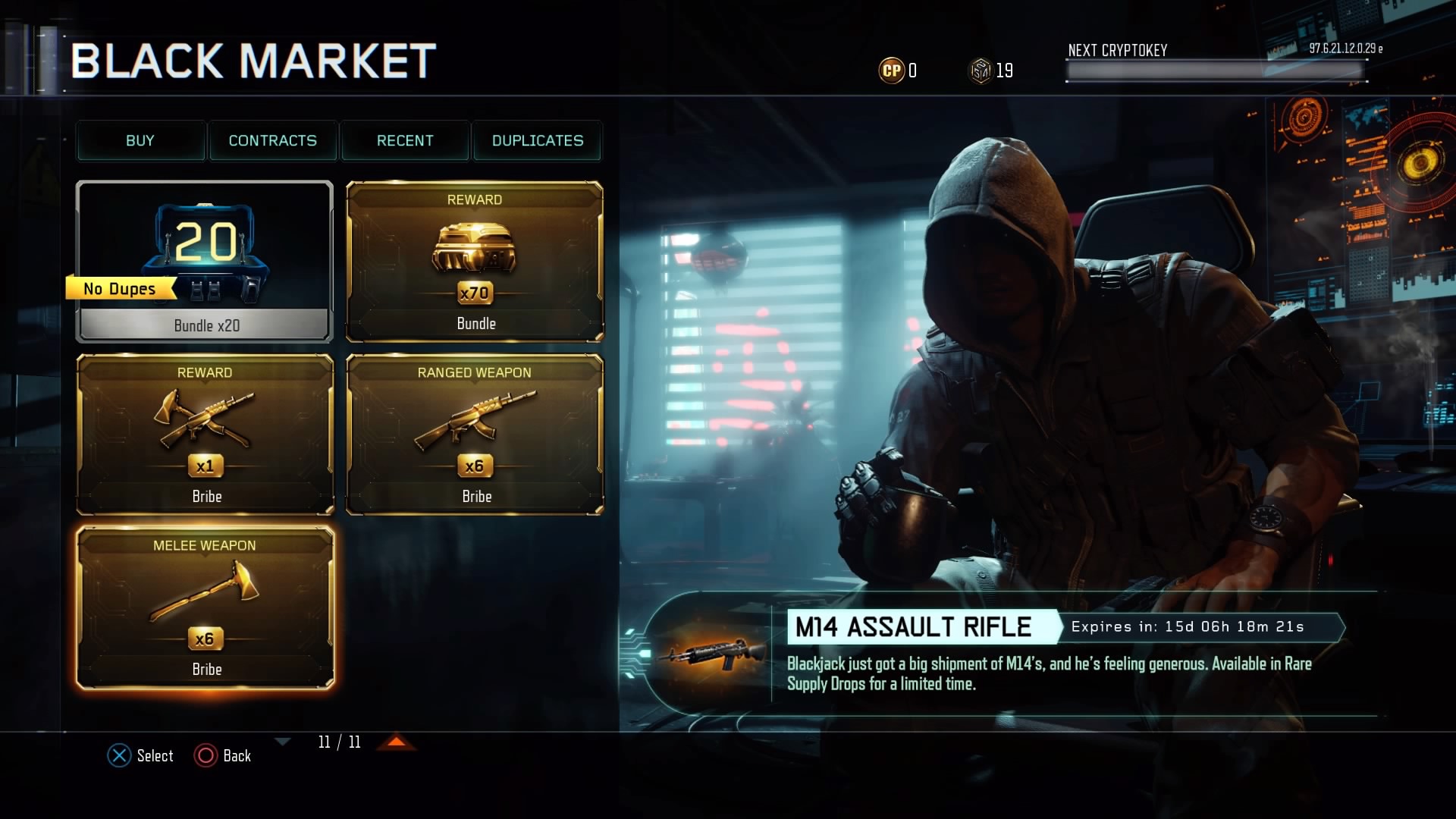Select the x6 Melee Weapon Bribe
1456x819 pixels.
205,607
